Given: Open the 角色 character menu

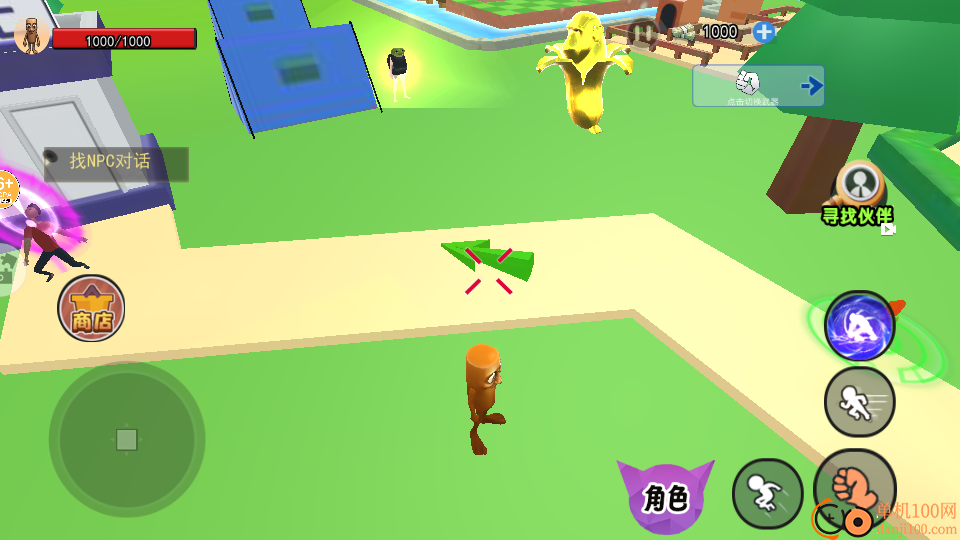Looking at the screenshot, I should [665, 495].
